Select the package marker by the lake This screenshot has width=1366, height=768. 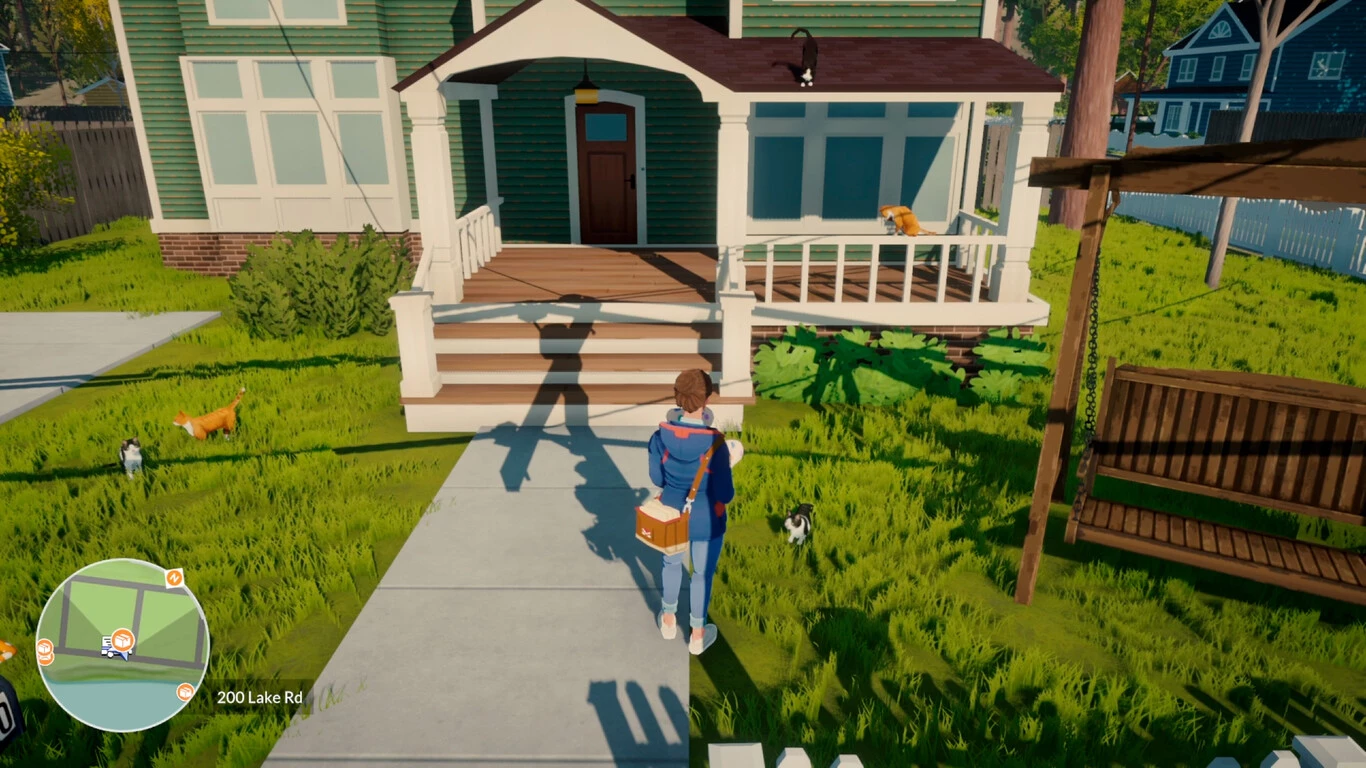pyautogui.click(x=185, y=692)
